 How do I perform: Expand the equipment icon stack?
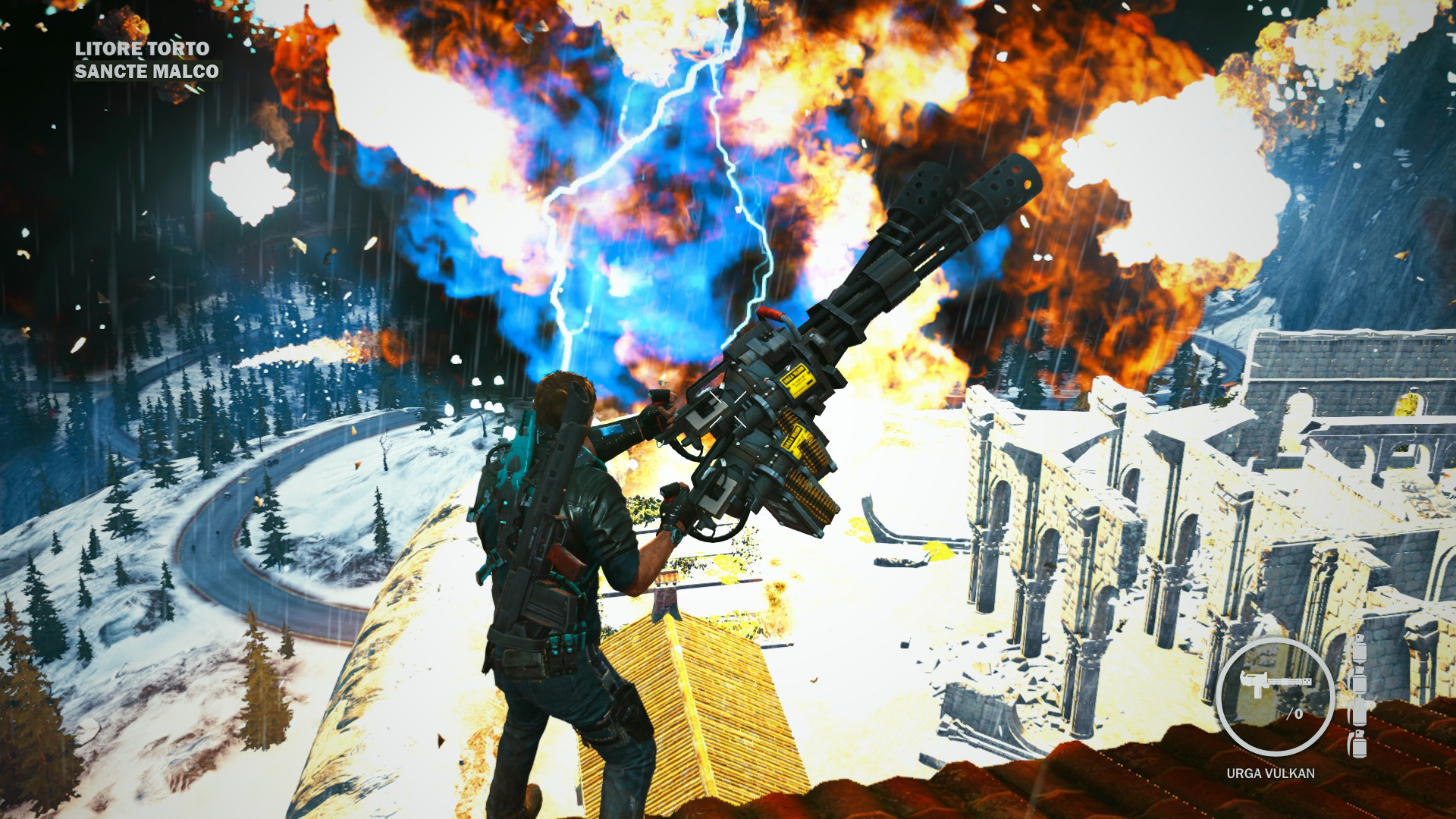click(1358, 698)
